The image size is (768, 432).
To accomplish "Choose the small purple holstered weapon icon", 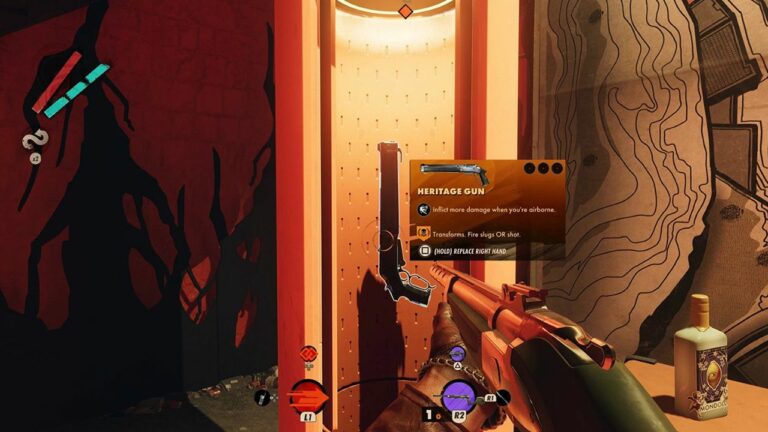I will click(458, 353).
